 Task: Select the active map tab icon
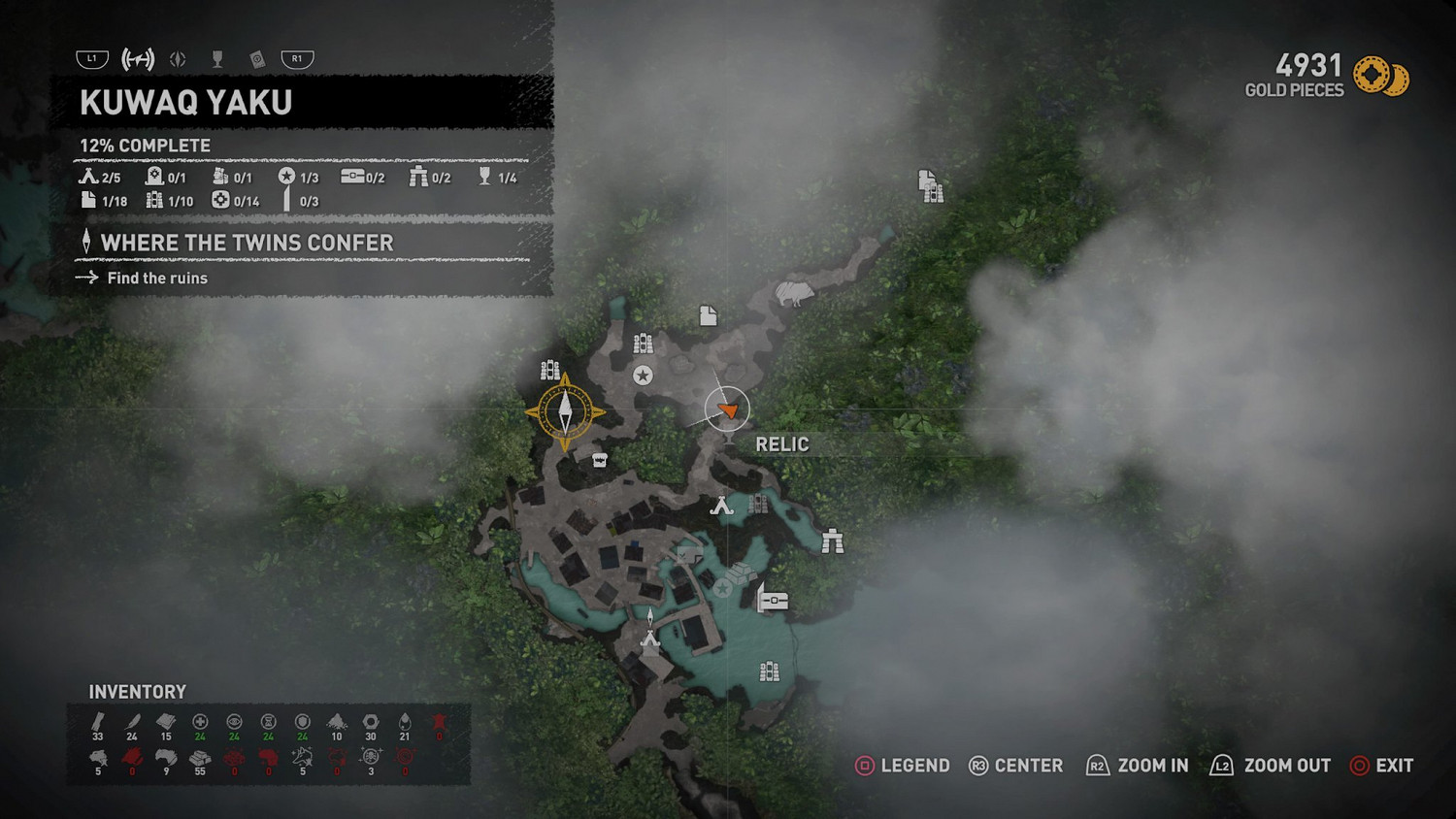(138, 59)
